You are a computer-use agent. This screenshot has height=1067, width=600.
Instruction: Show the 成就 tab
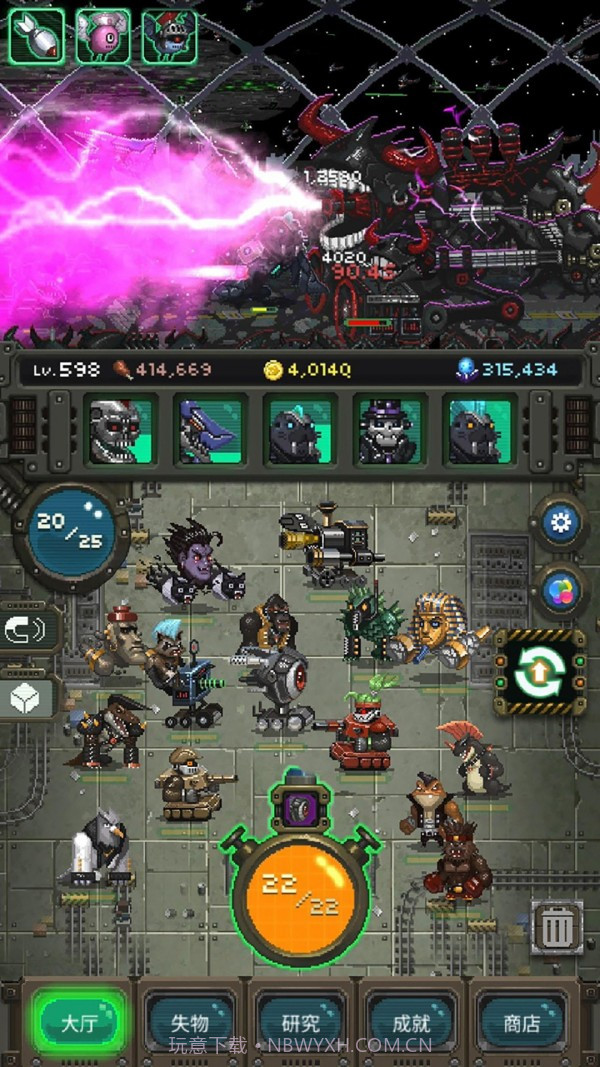tap(411, 1024)
